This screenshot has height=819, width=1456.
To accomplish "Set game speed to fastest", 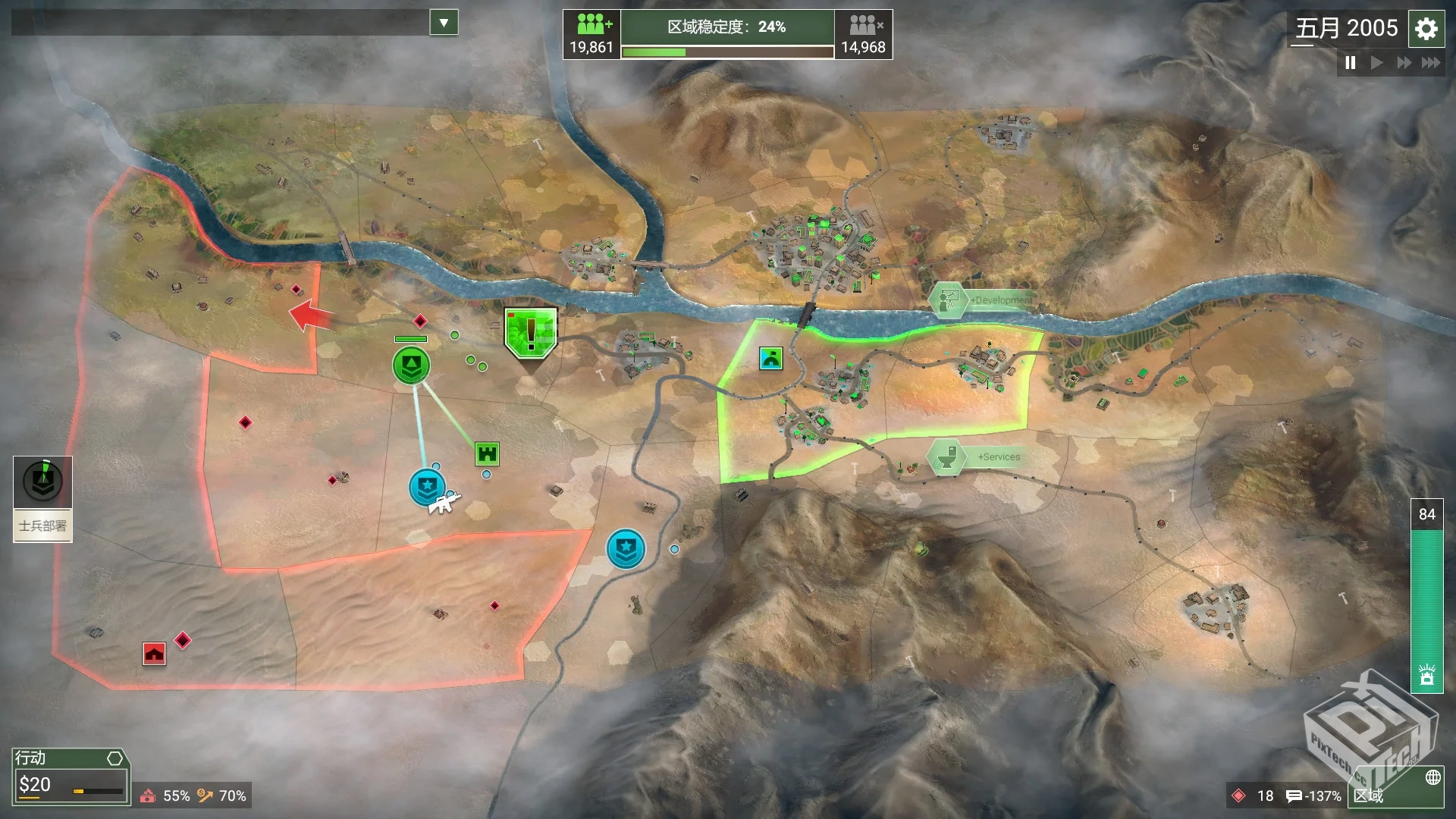I will pos(1430,63).
